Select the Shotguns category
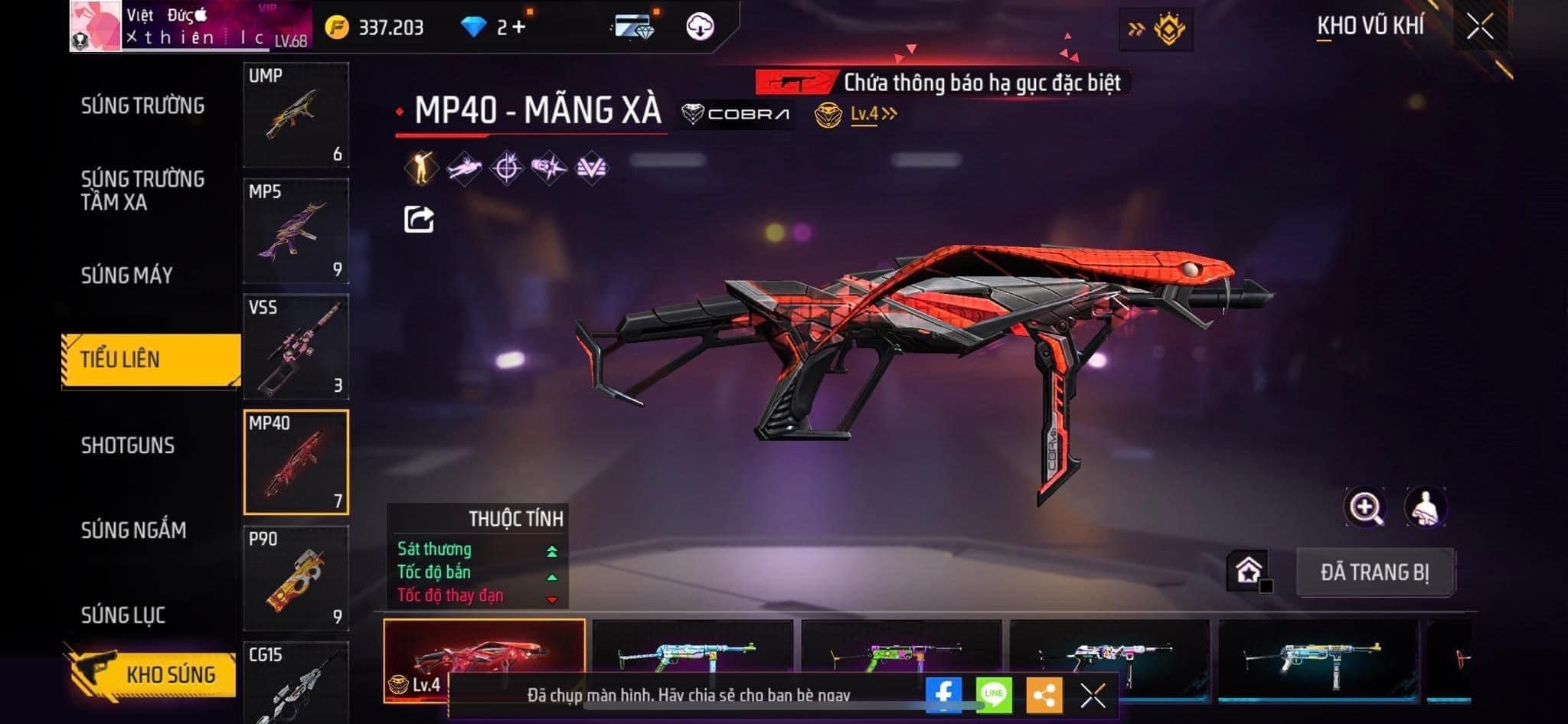1568x724 pixels. [x=128, y=445]
